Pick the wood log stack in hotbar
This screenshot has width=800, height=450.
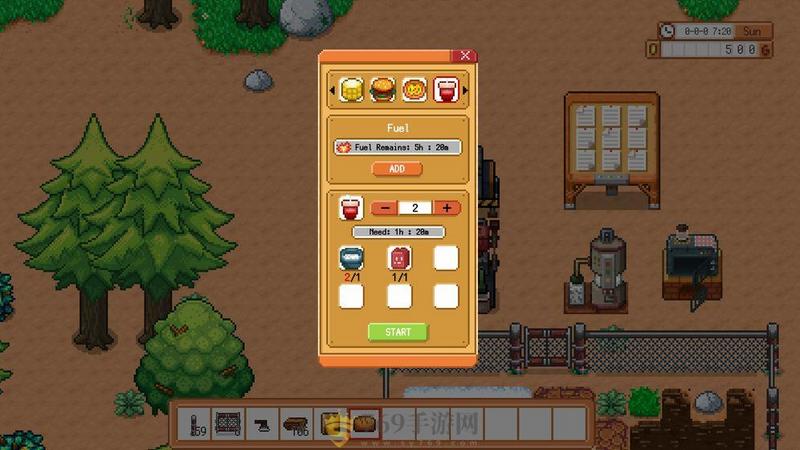[296, 424]
